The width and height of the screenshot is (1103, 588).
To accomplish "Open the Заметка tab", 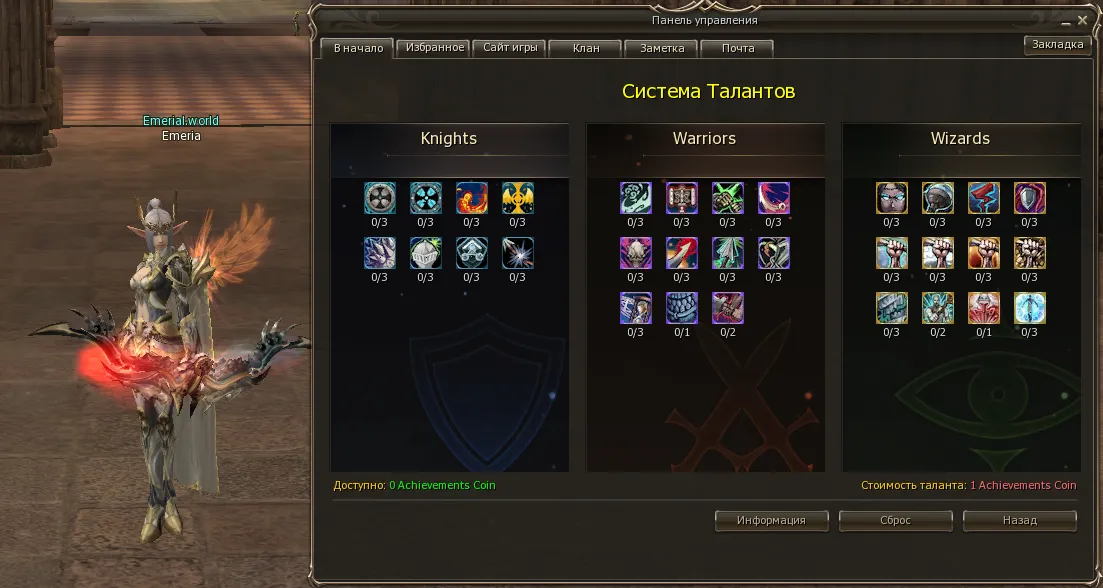I will point(662,48).
